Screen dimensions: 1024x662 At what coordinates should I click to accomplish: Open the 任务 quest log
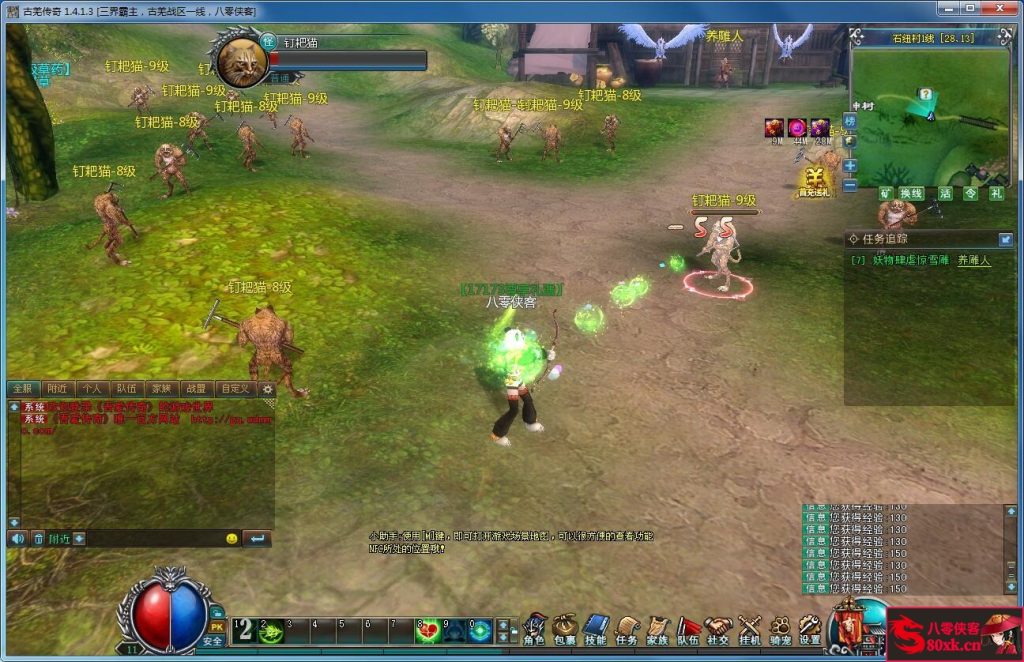coord(627,629)
